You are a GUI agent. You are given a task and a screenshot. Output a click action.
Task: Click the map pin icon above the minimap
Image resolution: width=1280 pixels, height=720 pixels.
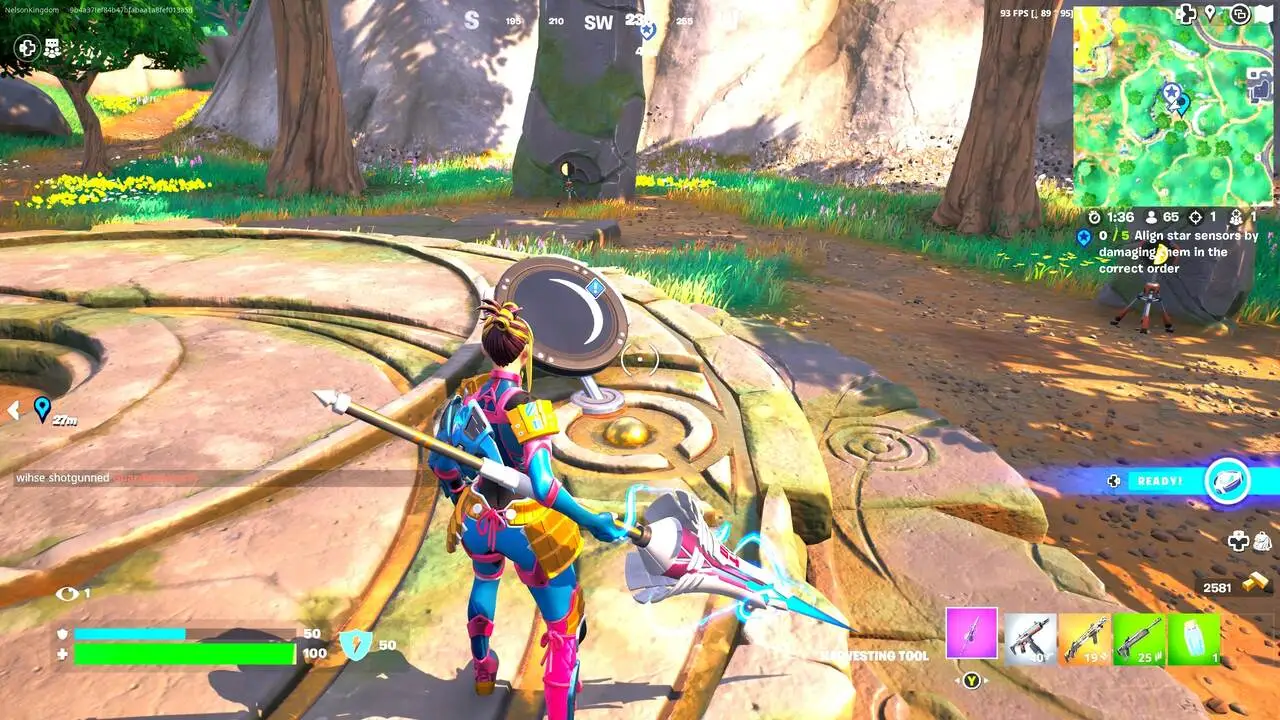tap(1210, 14)
